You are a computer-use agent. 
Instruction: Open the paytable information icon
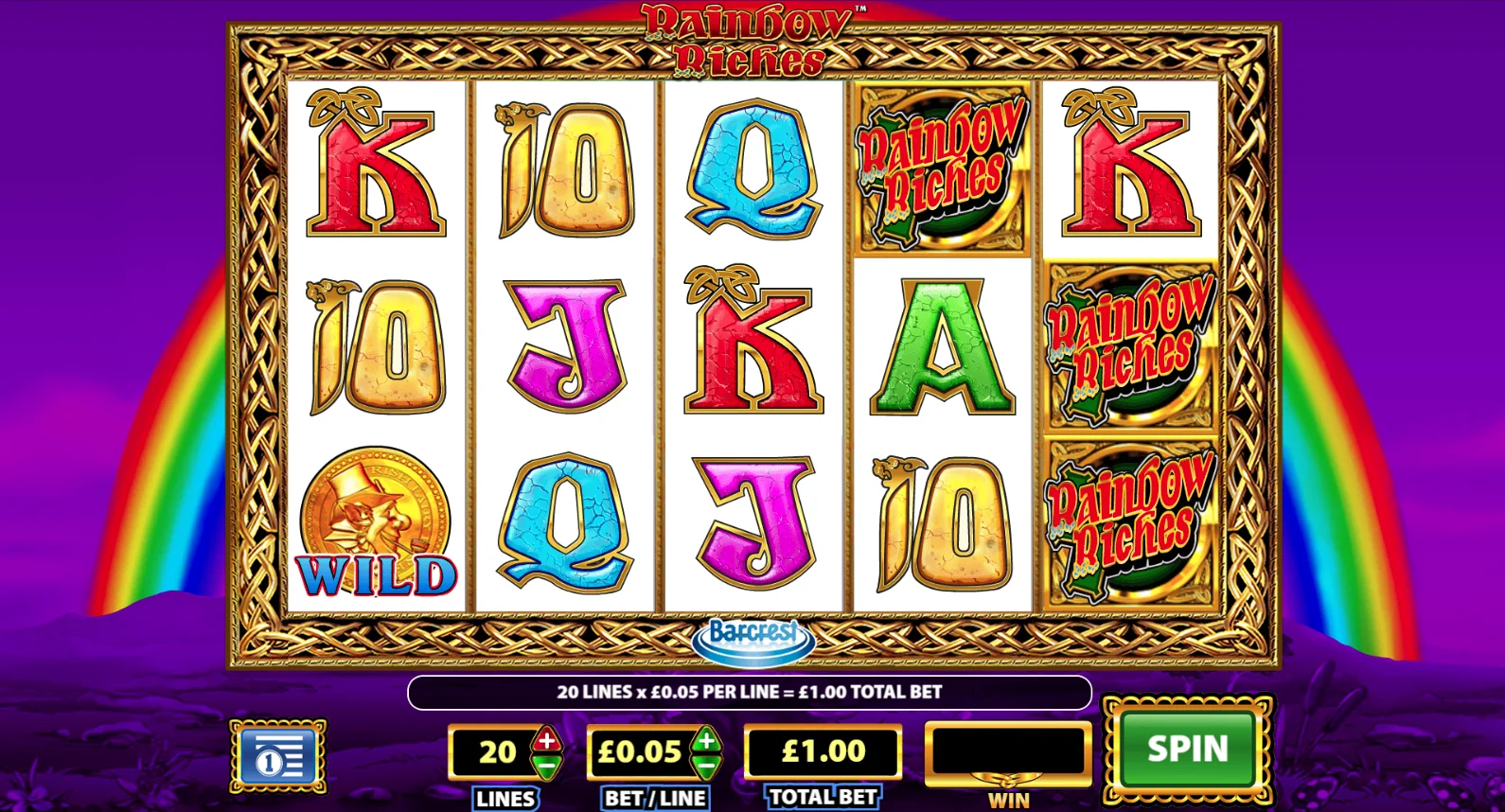(x=278, y=752)
